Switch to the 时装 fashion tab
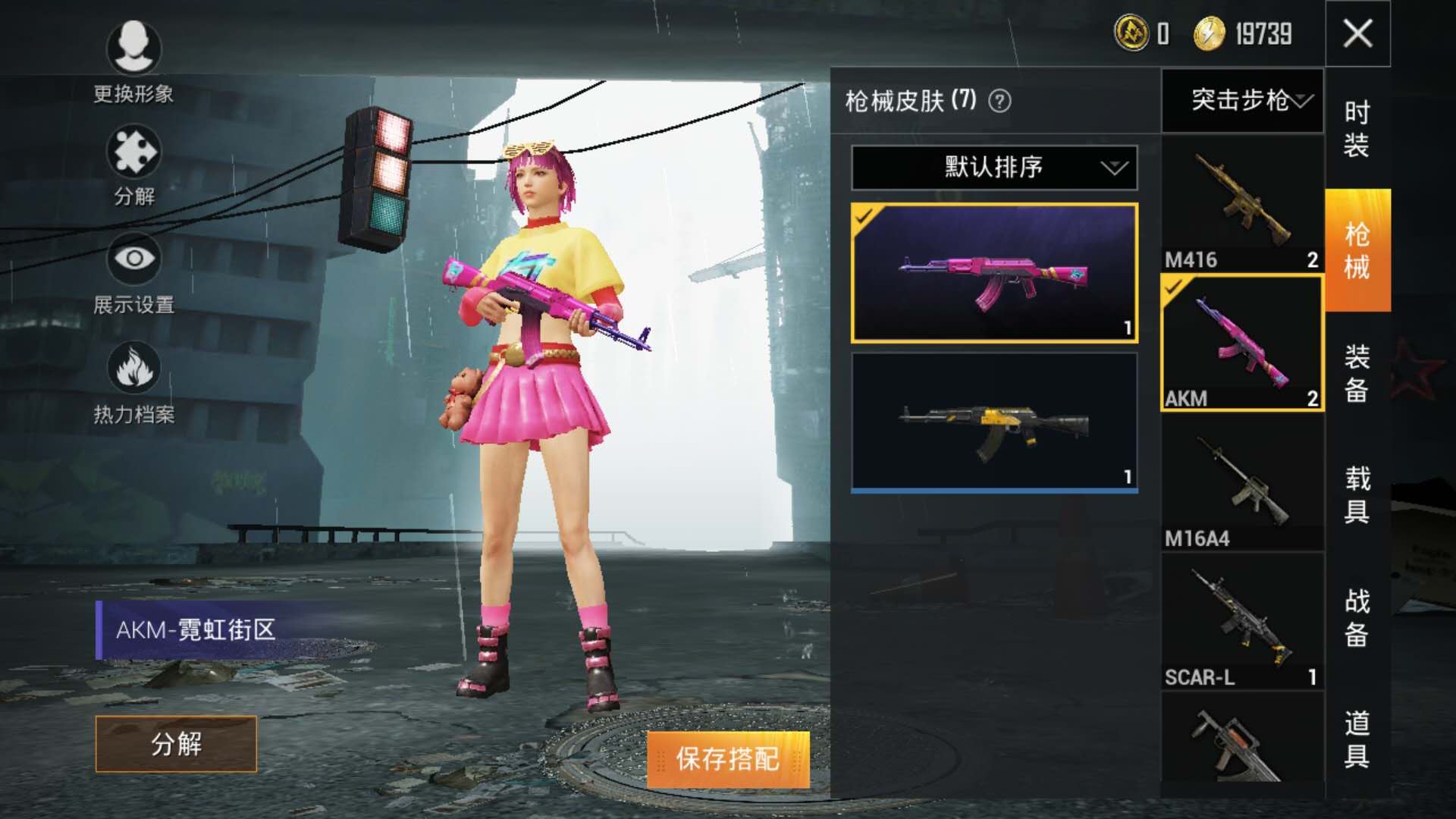This screenshot has height=819, width=1456. tap(1357, 129)
